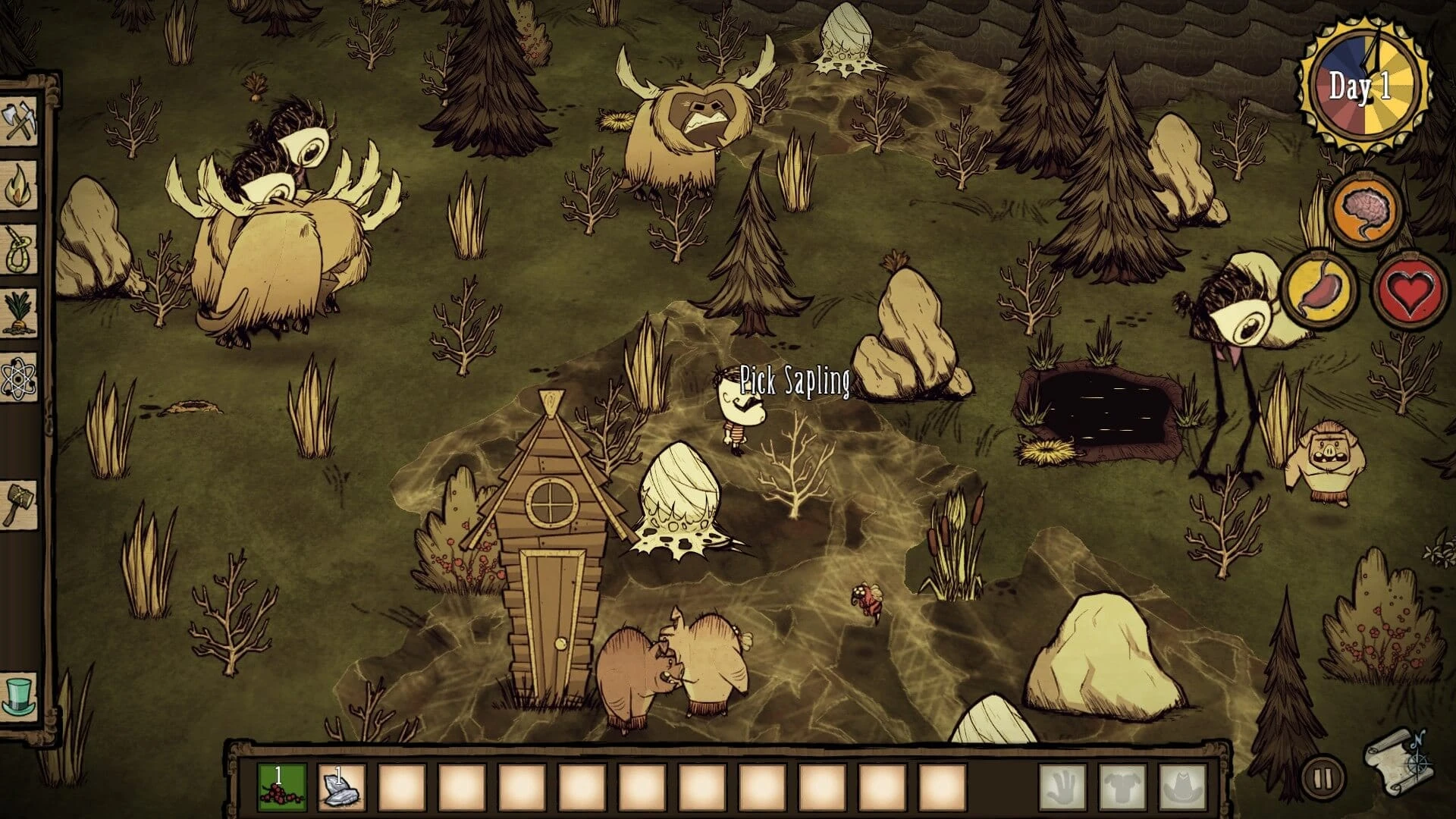Click the hunger stomach indicator
Screen dimensions: 1456x819
tap(1320, 289)
